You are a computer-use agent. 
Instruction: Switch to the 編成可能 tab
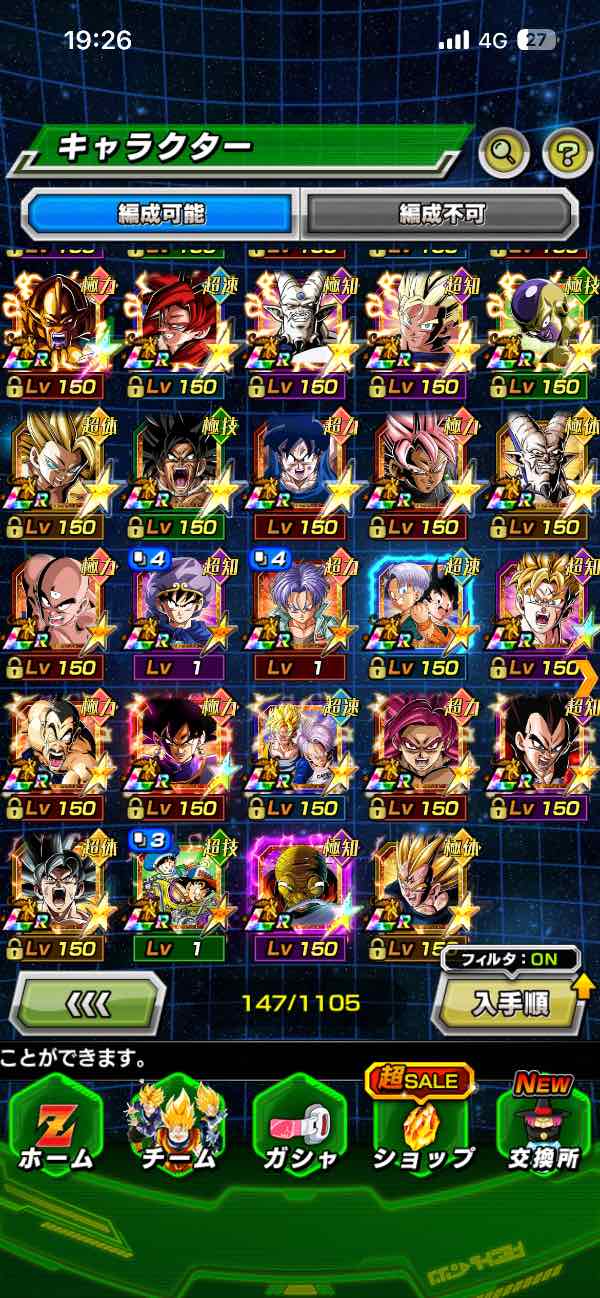tap(161, 213)
